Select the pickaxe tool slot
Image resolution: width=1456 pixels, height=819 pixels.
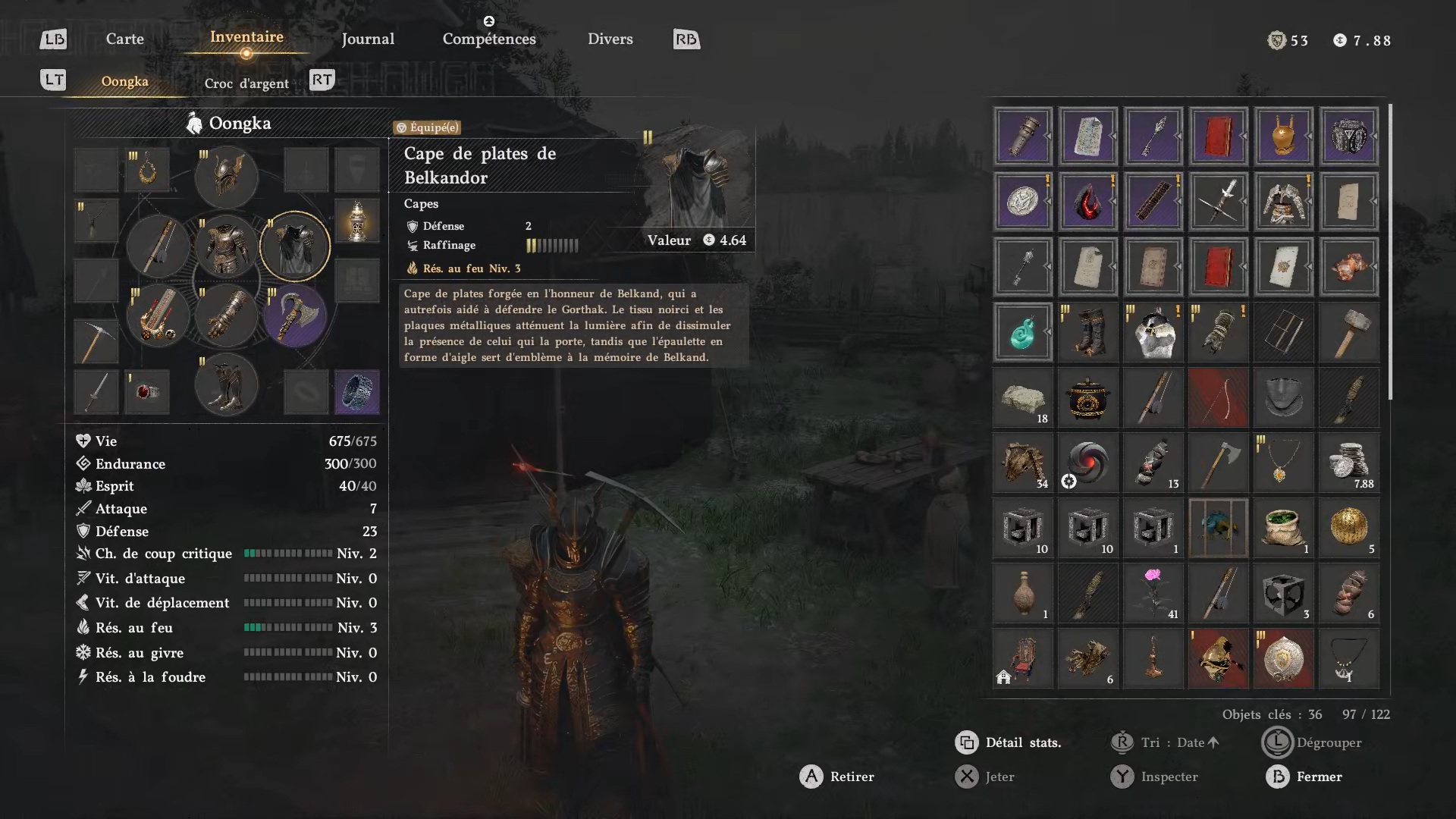pyautogui.click(x=96, y=340)
